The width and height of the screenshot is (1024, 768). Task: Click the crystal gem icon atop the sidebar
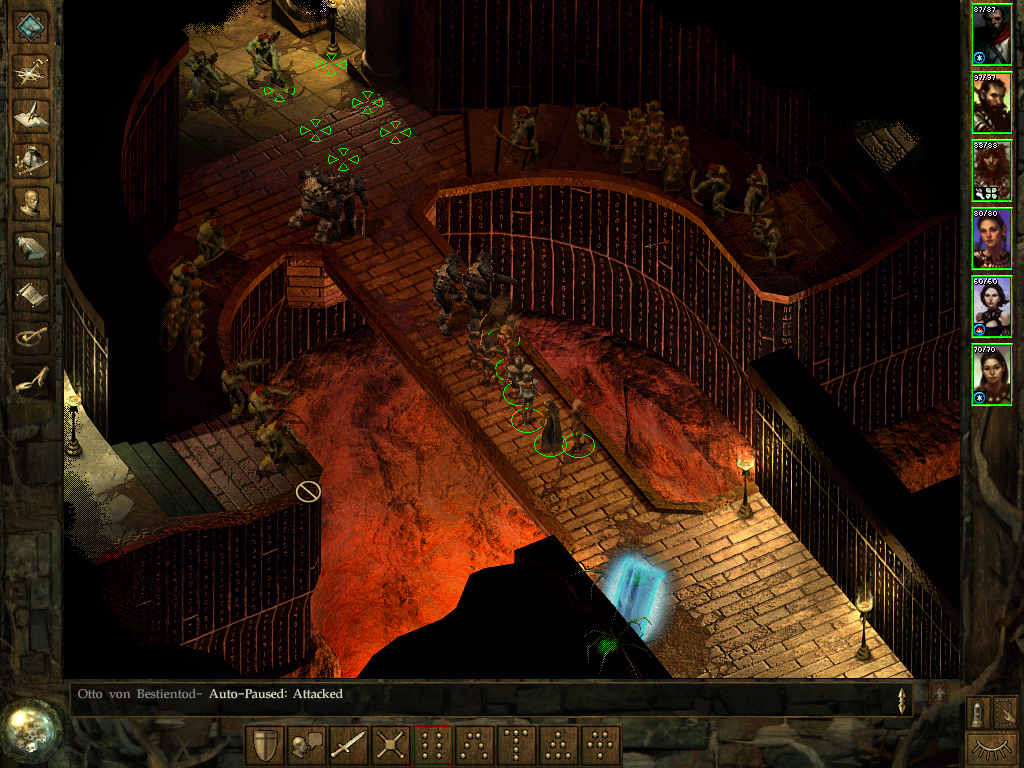click(x=32, y=26)
